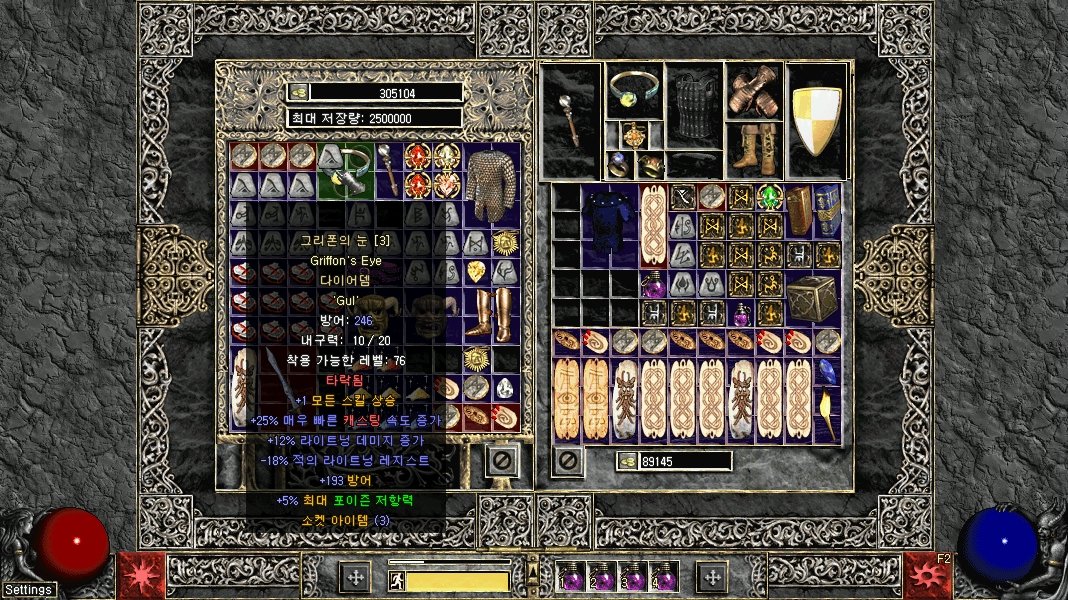
Task: Select the equipped scepter weapon slot
Action: click(x=571, y=121)
